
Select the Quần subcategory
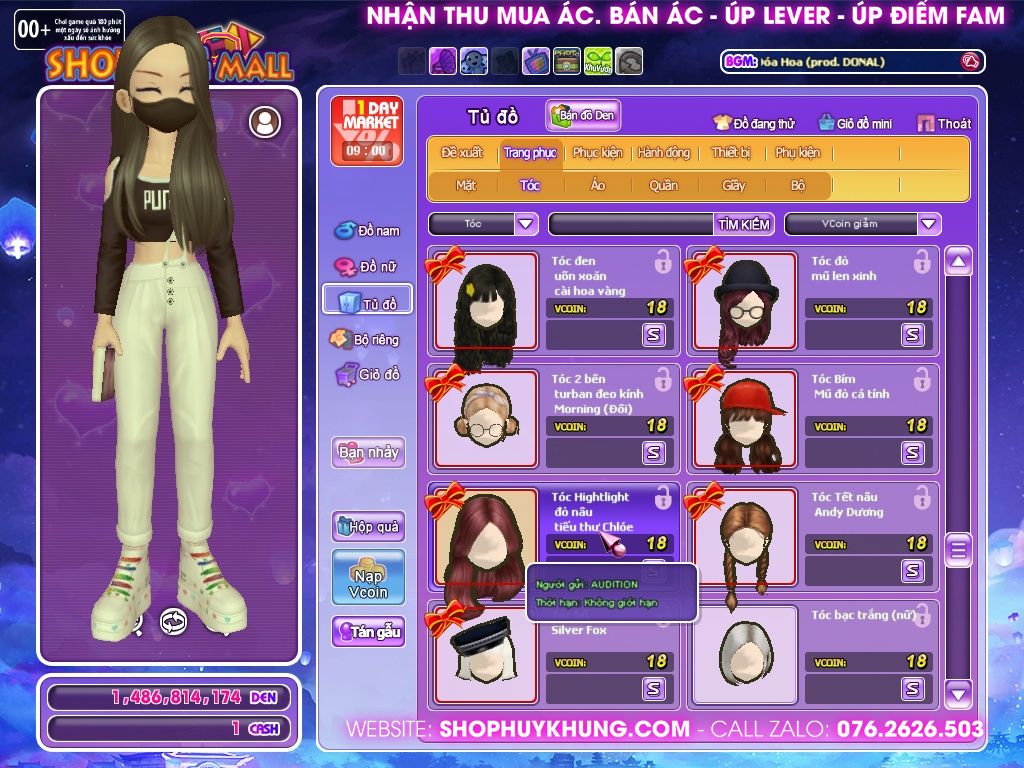[x=663, y=185]
